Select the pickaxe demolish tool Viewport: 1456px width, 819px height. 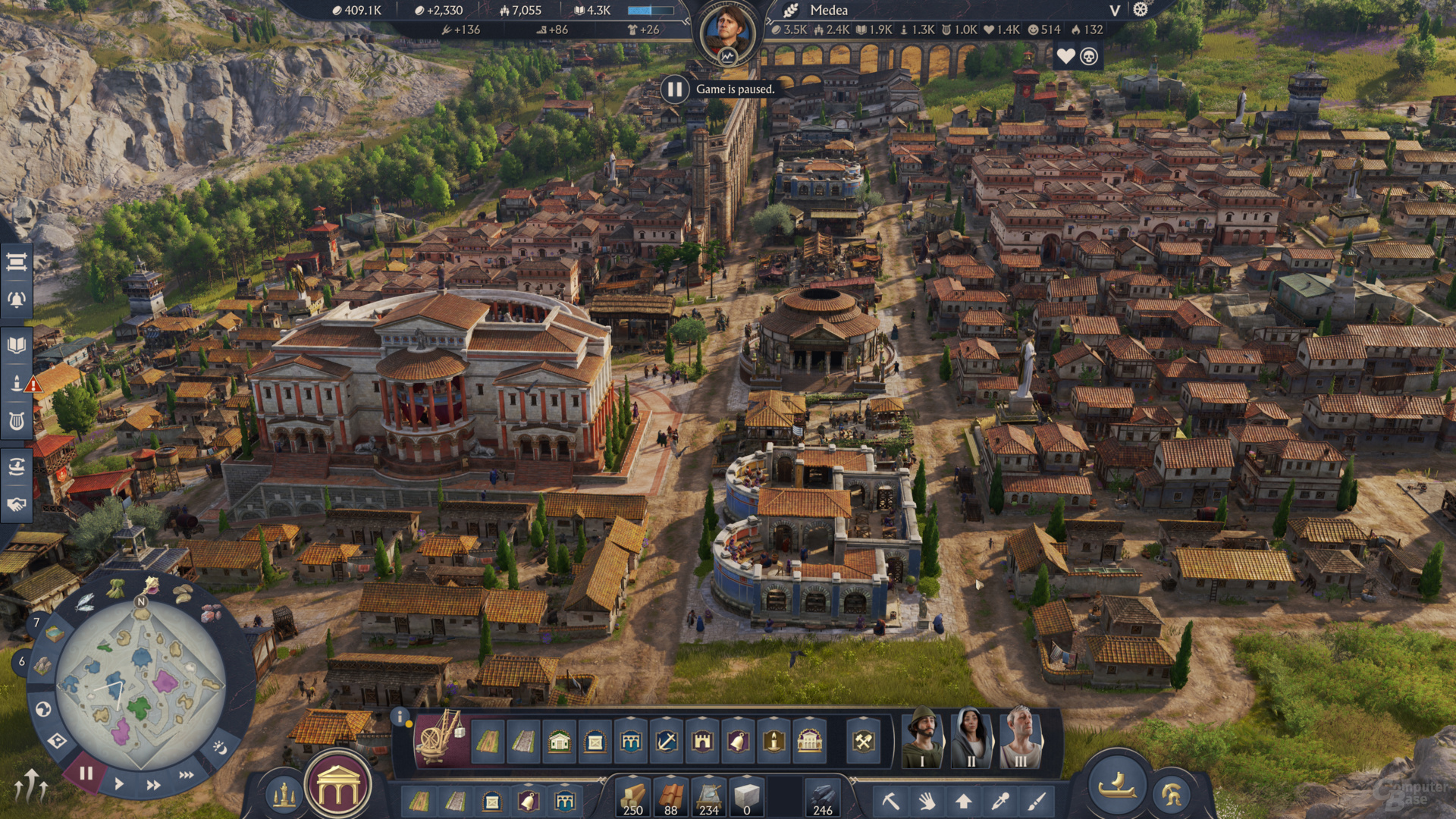click(x=890, y=801)
